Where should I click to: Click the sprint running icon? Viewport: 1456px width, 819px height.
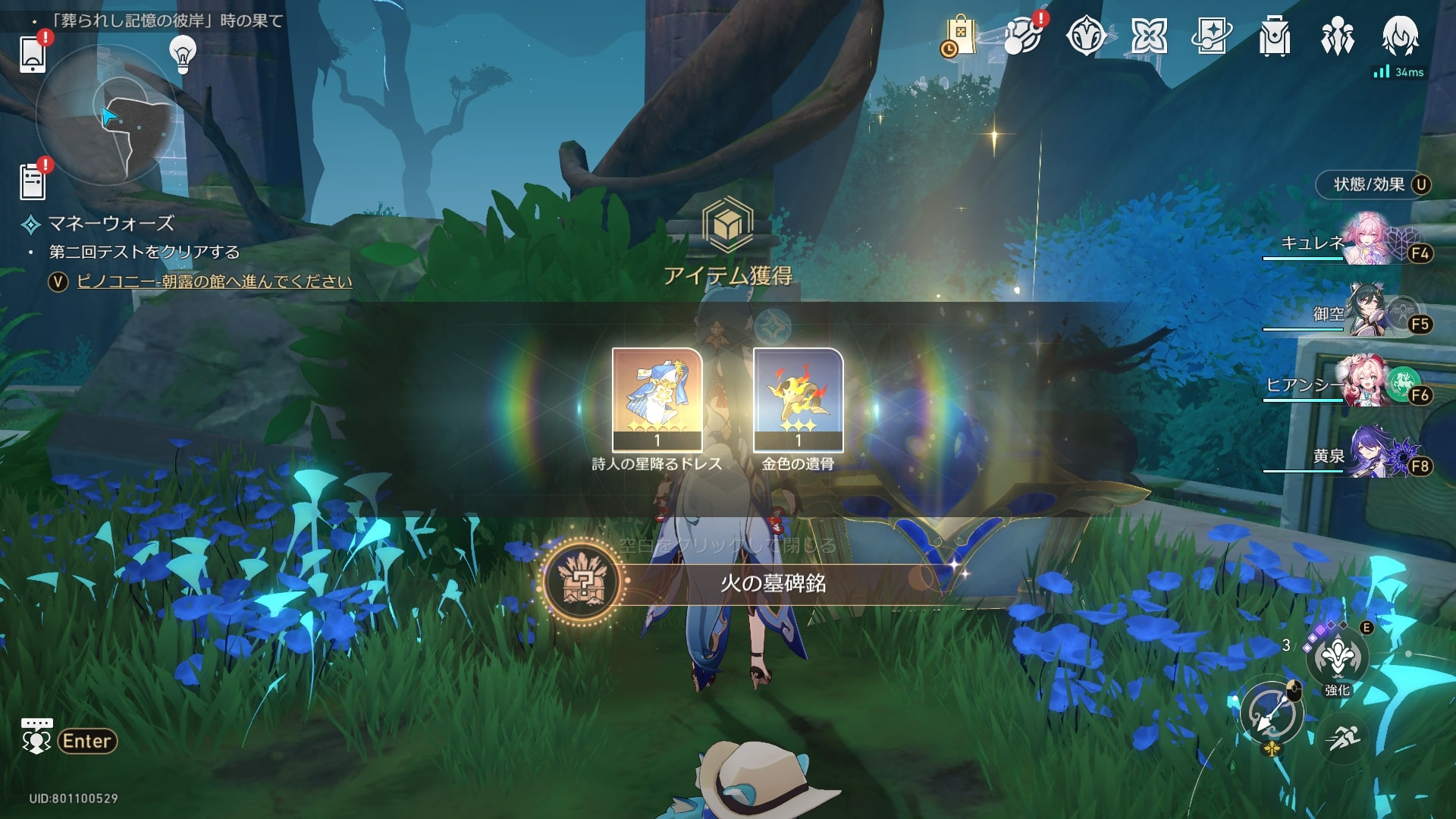tap(1343, 736)
